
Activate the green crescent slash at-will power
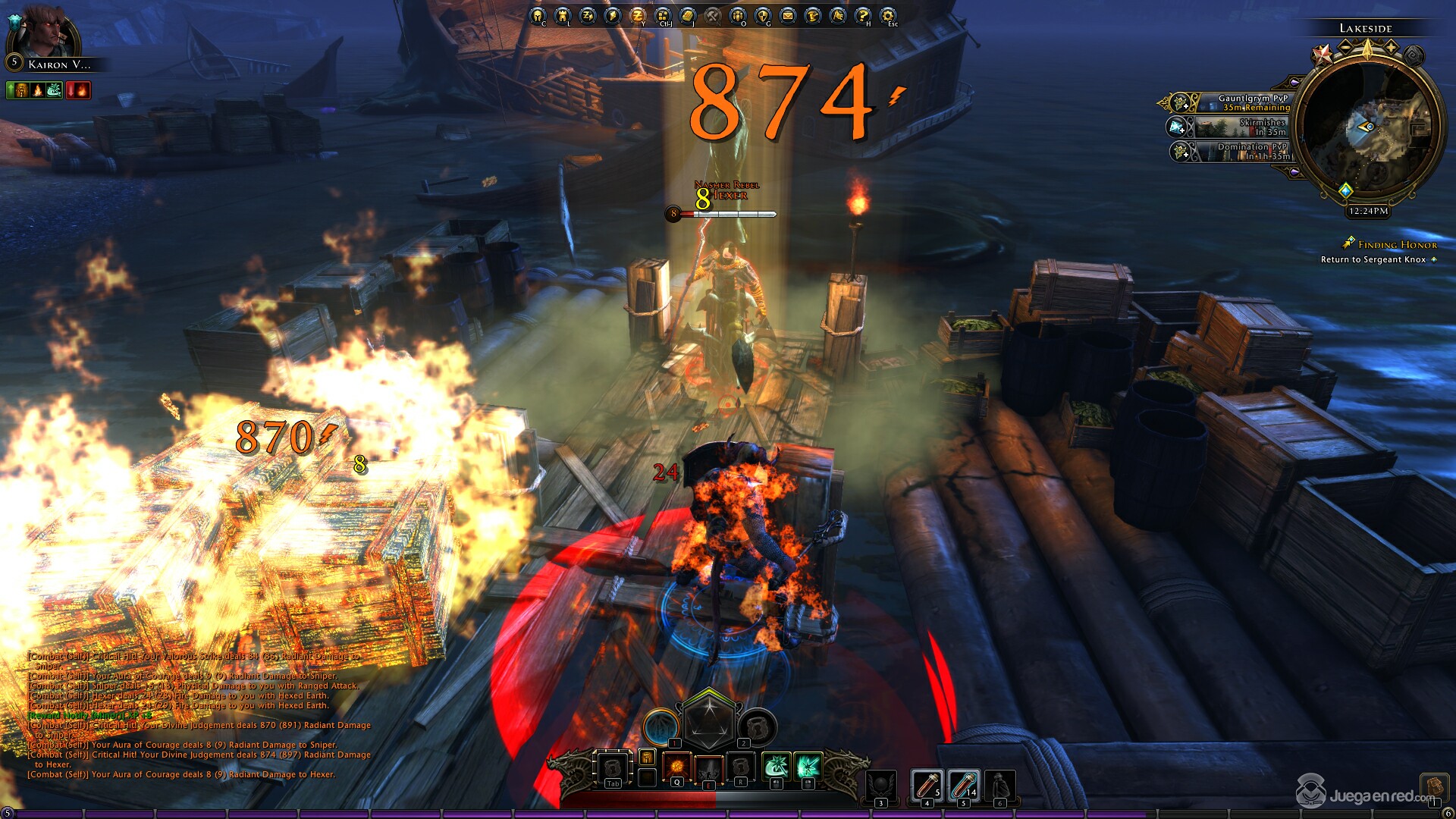pos(775,766)
